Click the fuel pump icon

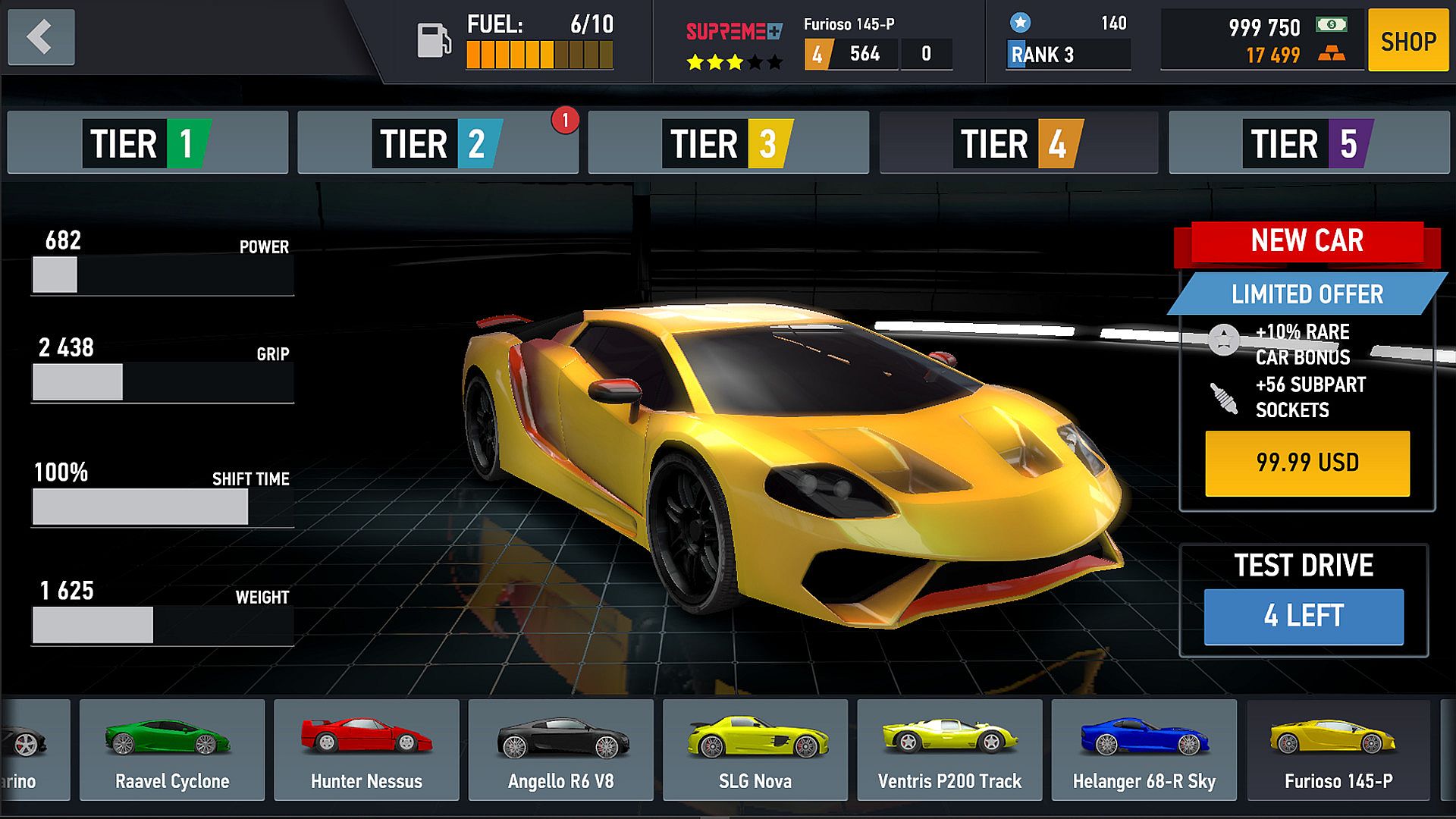(434, 40)
